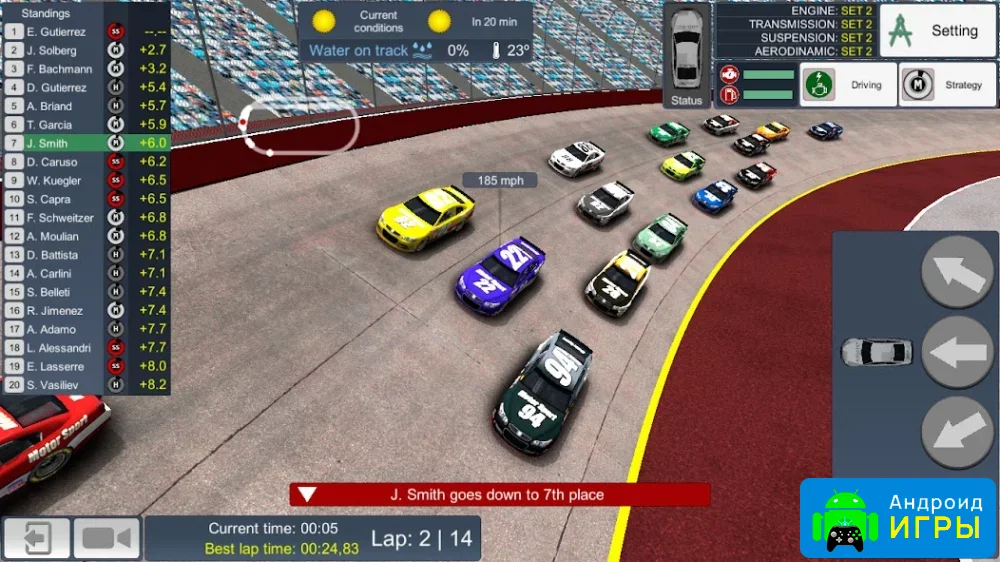Select J. Solberg standings row
This screenshot has height=562, width=1000.
(x=85, y=50)
